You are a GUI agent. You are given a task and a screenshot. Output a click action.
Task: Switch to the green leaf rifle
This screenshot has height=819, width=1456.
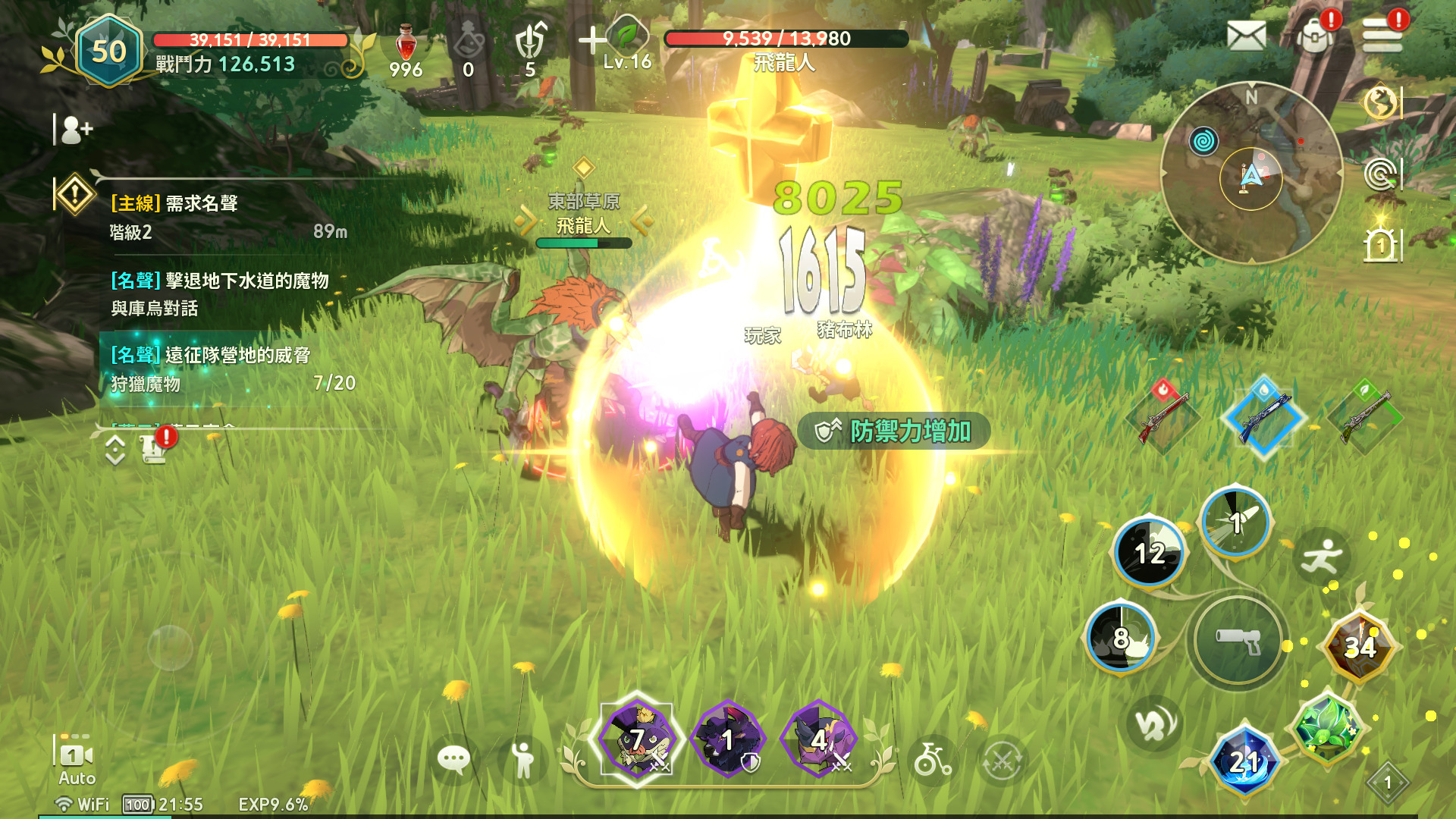[1365, 416]
